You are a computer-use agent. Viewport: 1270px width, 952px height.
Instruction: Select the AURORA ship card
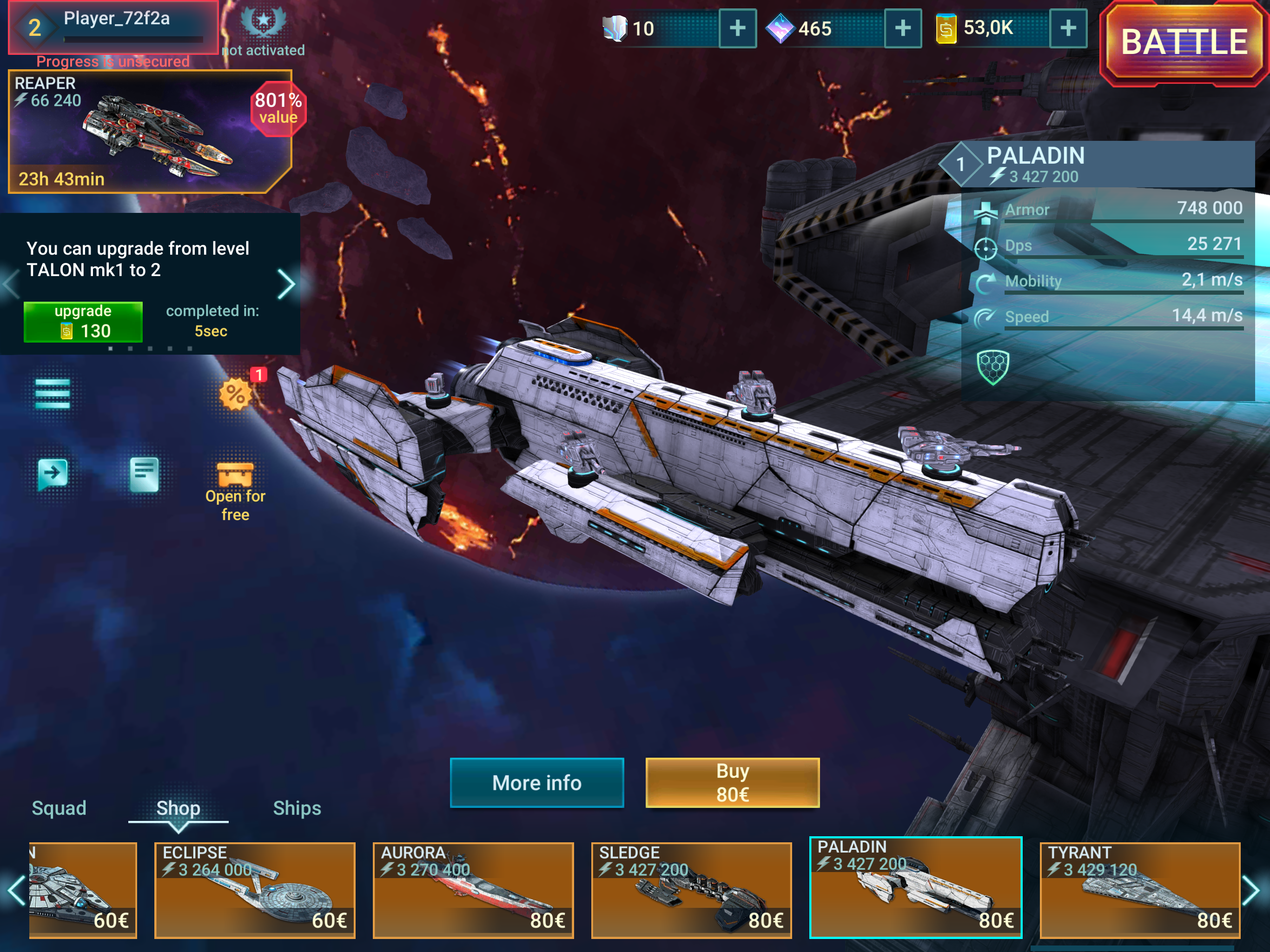click(x=473, y=890)
